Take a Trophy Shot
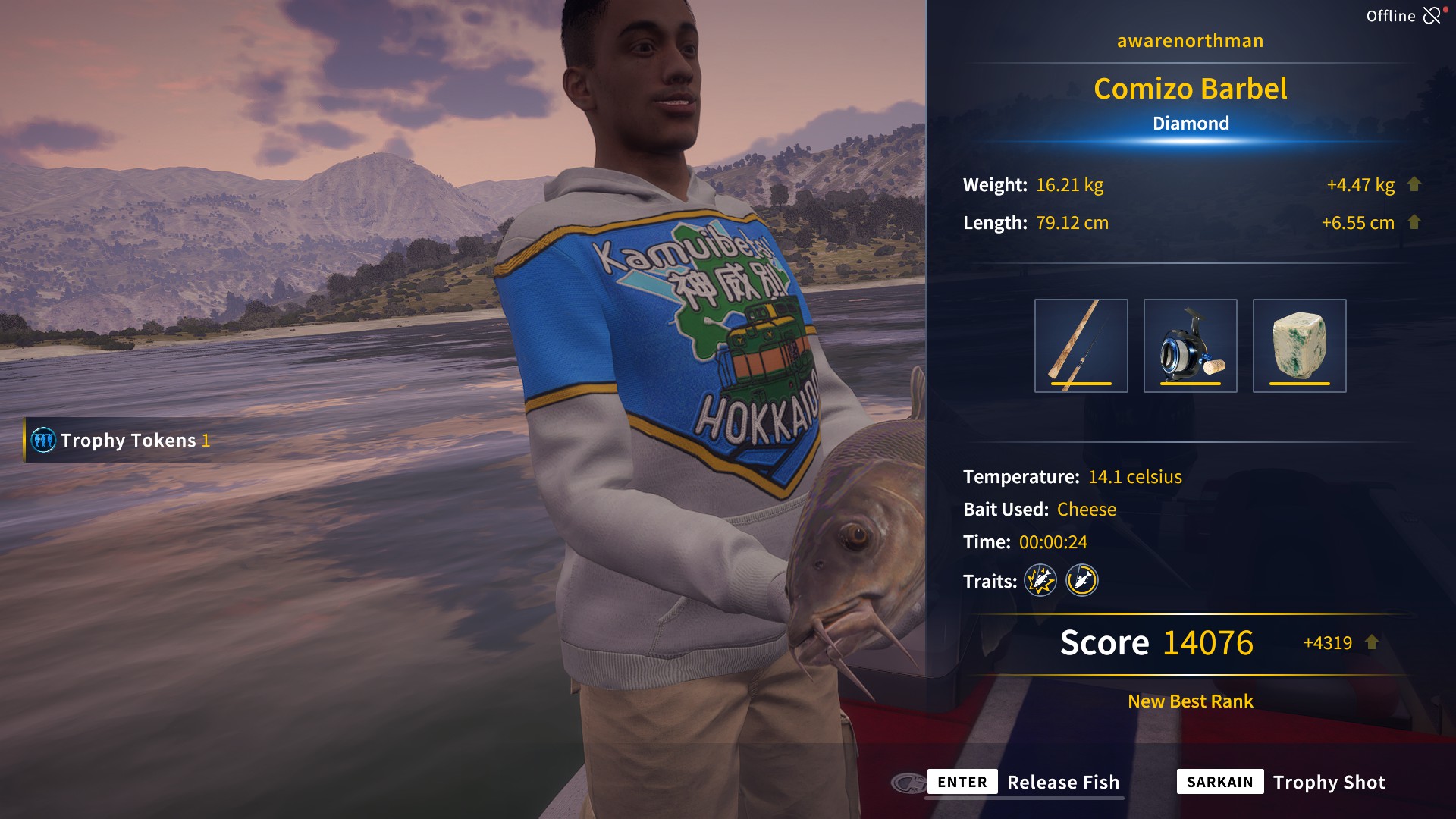 pyautogui.click(x=1282, y=782)
